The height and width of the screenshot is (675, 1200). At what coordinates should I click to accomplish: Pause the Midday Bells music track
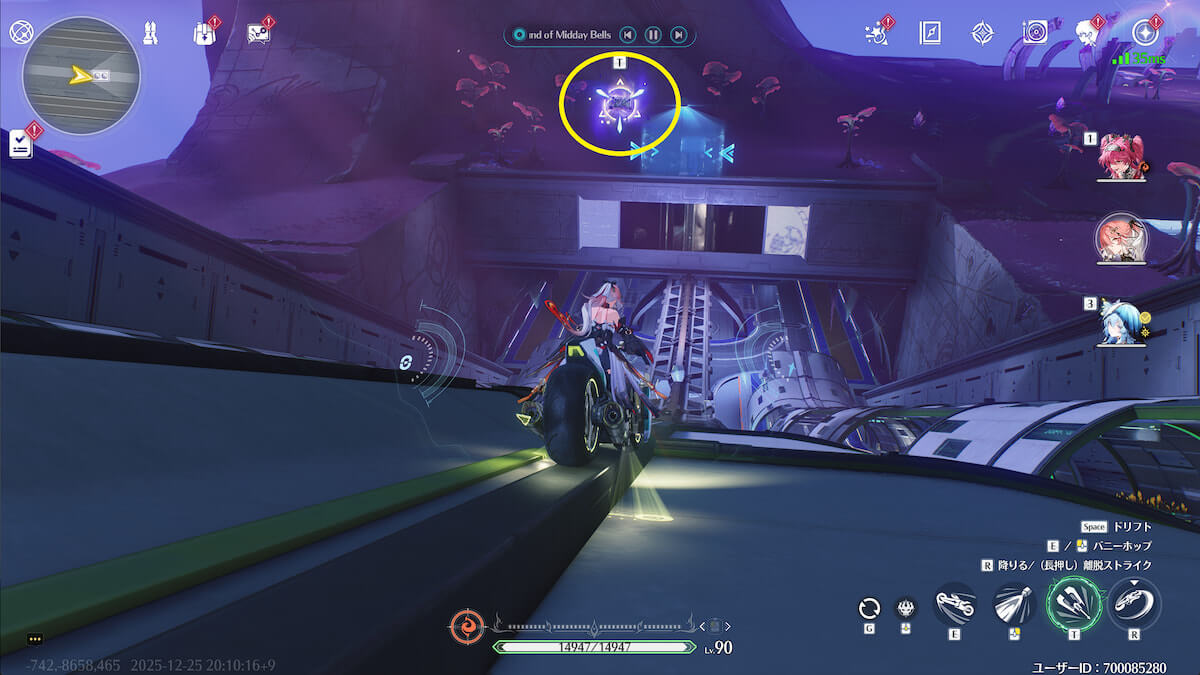pyautogui.click(x=653, y=35)
